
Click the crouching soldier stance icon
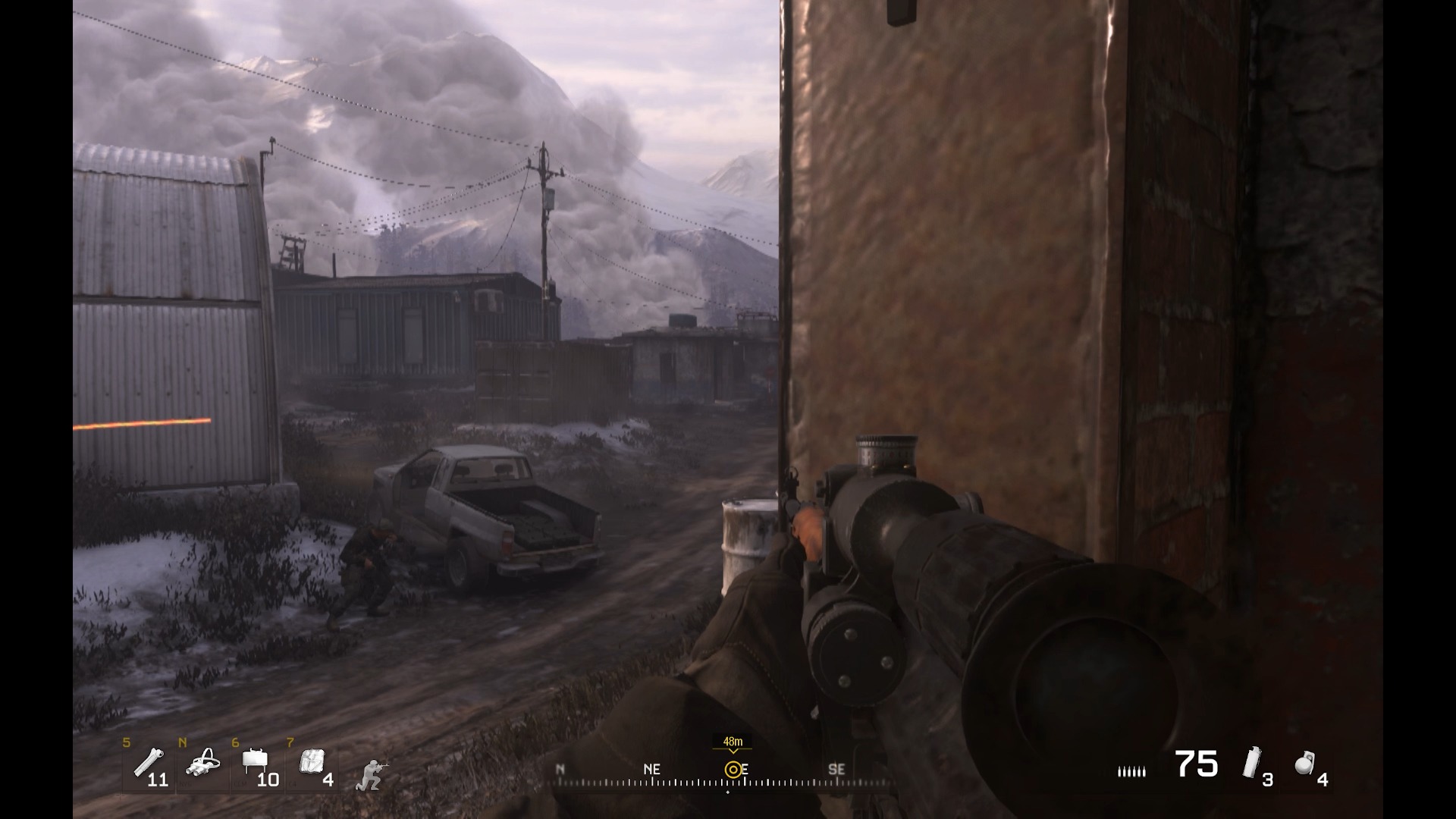pos(369,775)
